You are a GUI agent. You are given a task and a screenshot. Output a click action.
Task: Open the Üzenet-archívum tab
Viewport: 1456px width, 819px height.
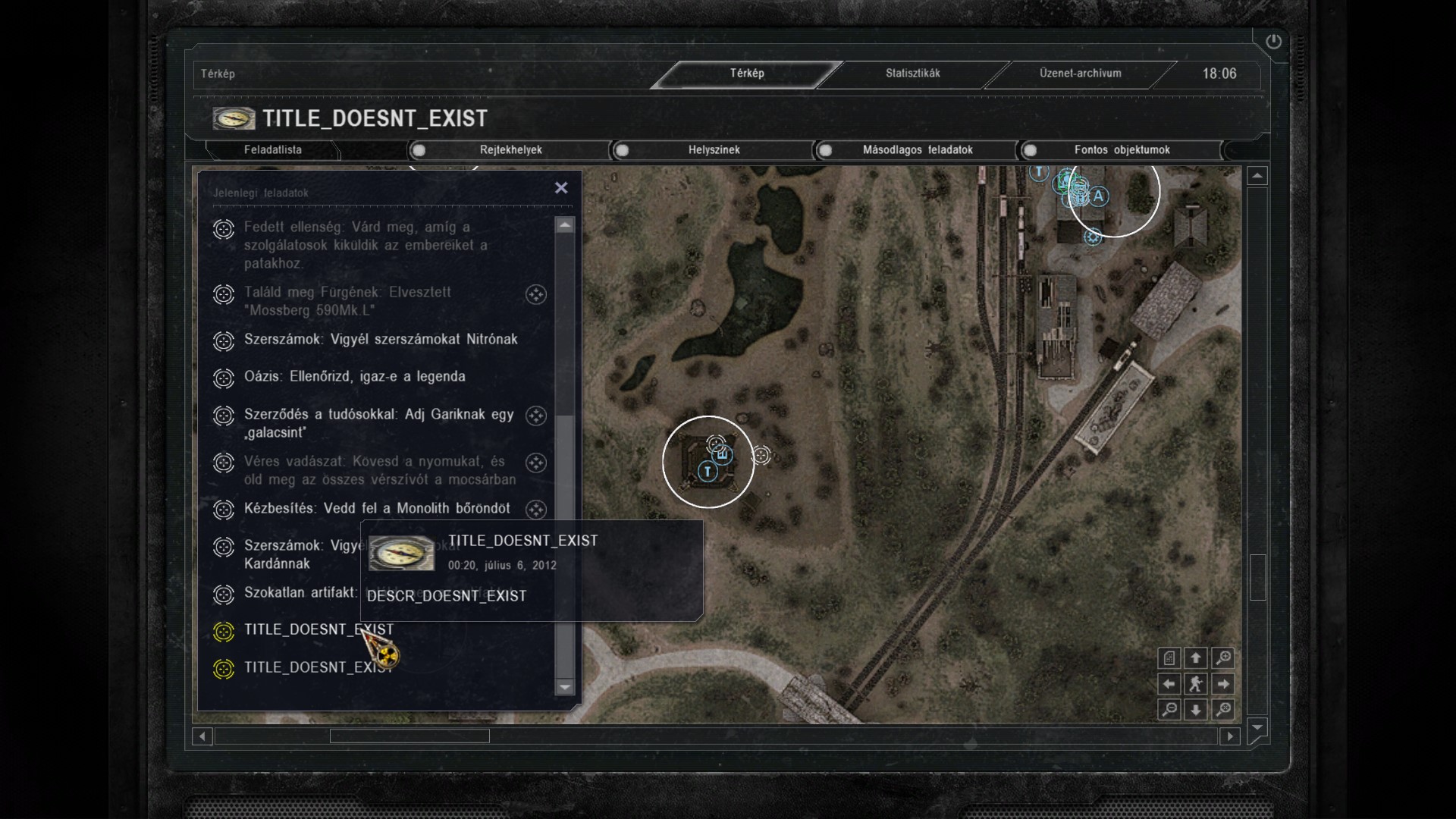pyautogui.click(x=1080, y=74)
